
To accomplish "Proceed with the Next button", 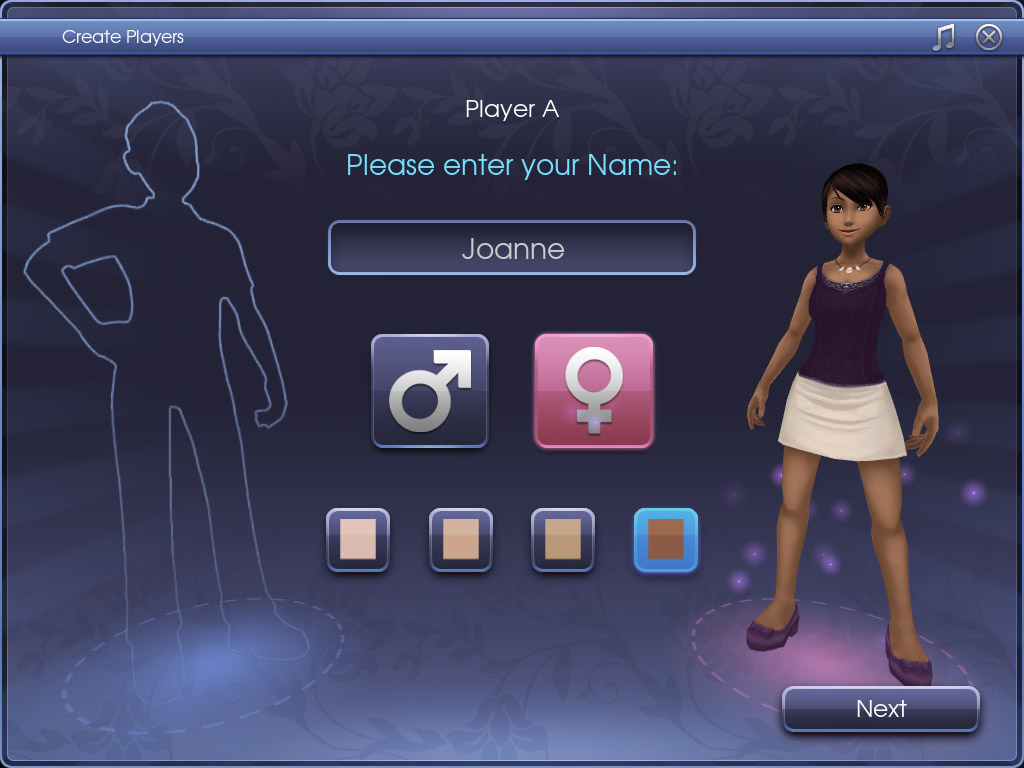I will click(x=880, y=709).
